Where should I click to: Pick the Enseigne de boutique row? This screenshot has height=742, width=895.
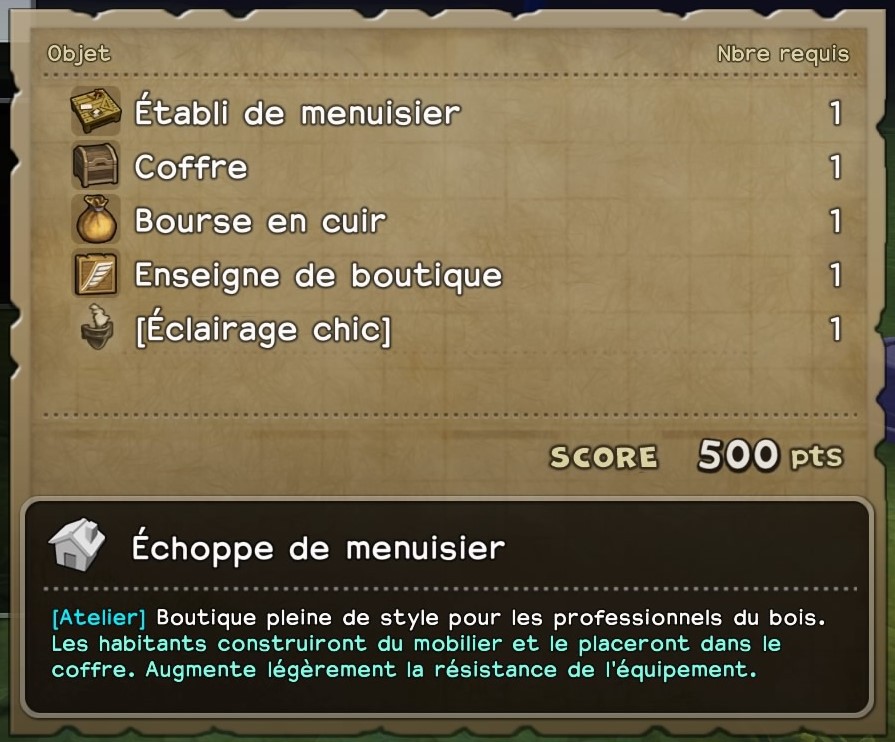tap(318, 275)
